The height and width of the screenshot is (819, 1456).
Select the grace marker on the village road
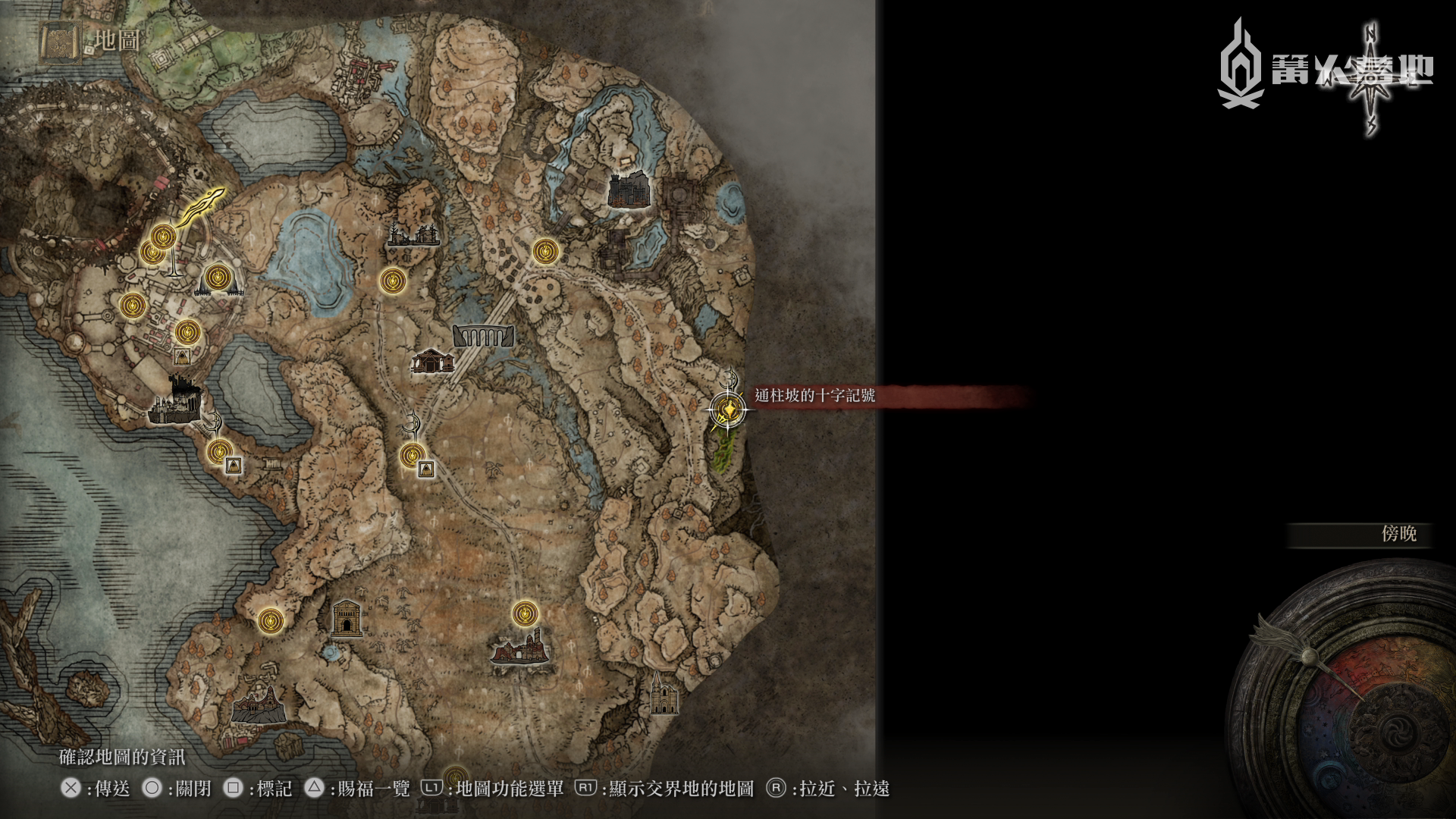(545, 251)
